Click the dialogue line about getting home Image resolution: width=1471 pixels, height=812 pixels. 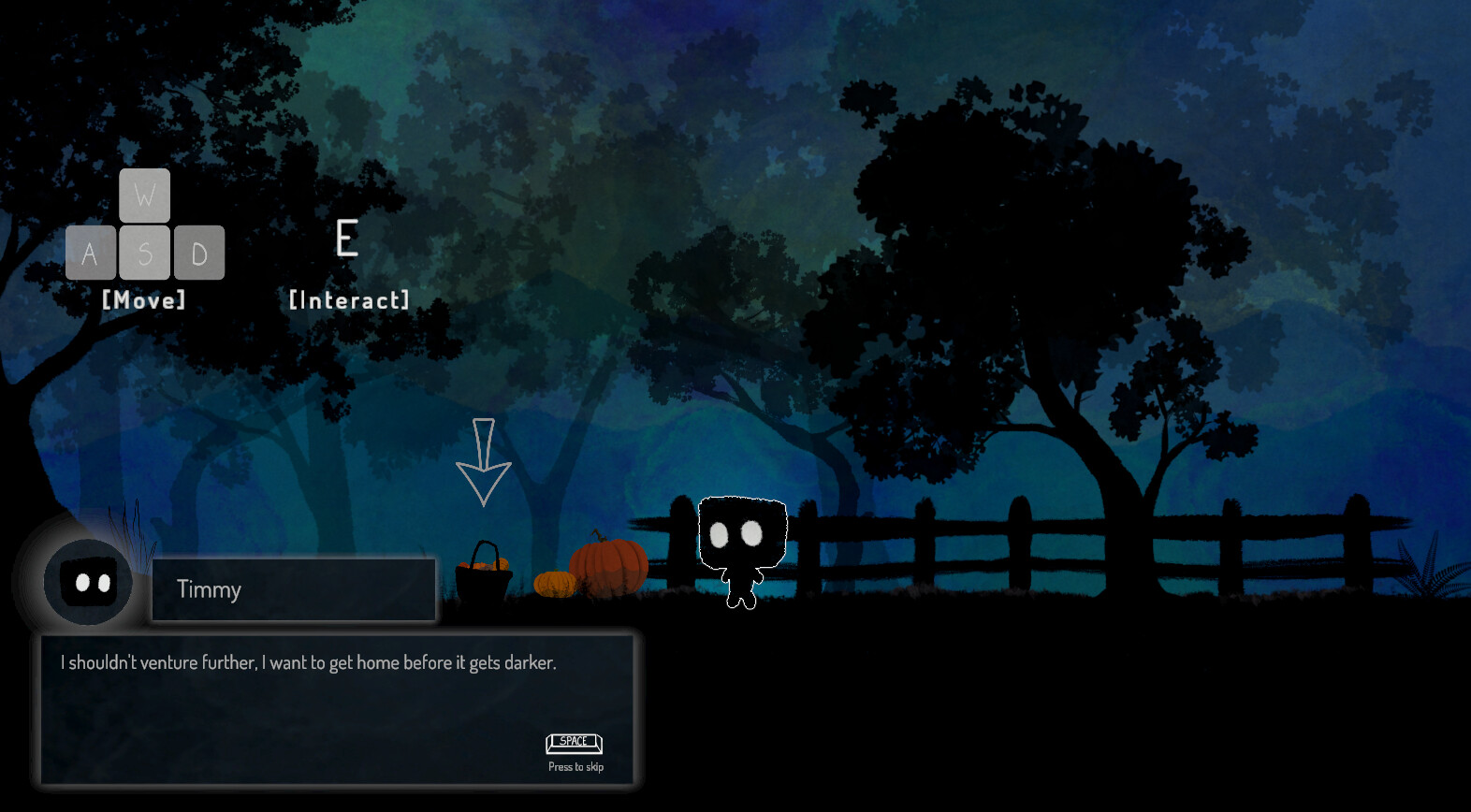tap(307, 661)
